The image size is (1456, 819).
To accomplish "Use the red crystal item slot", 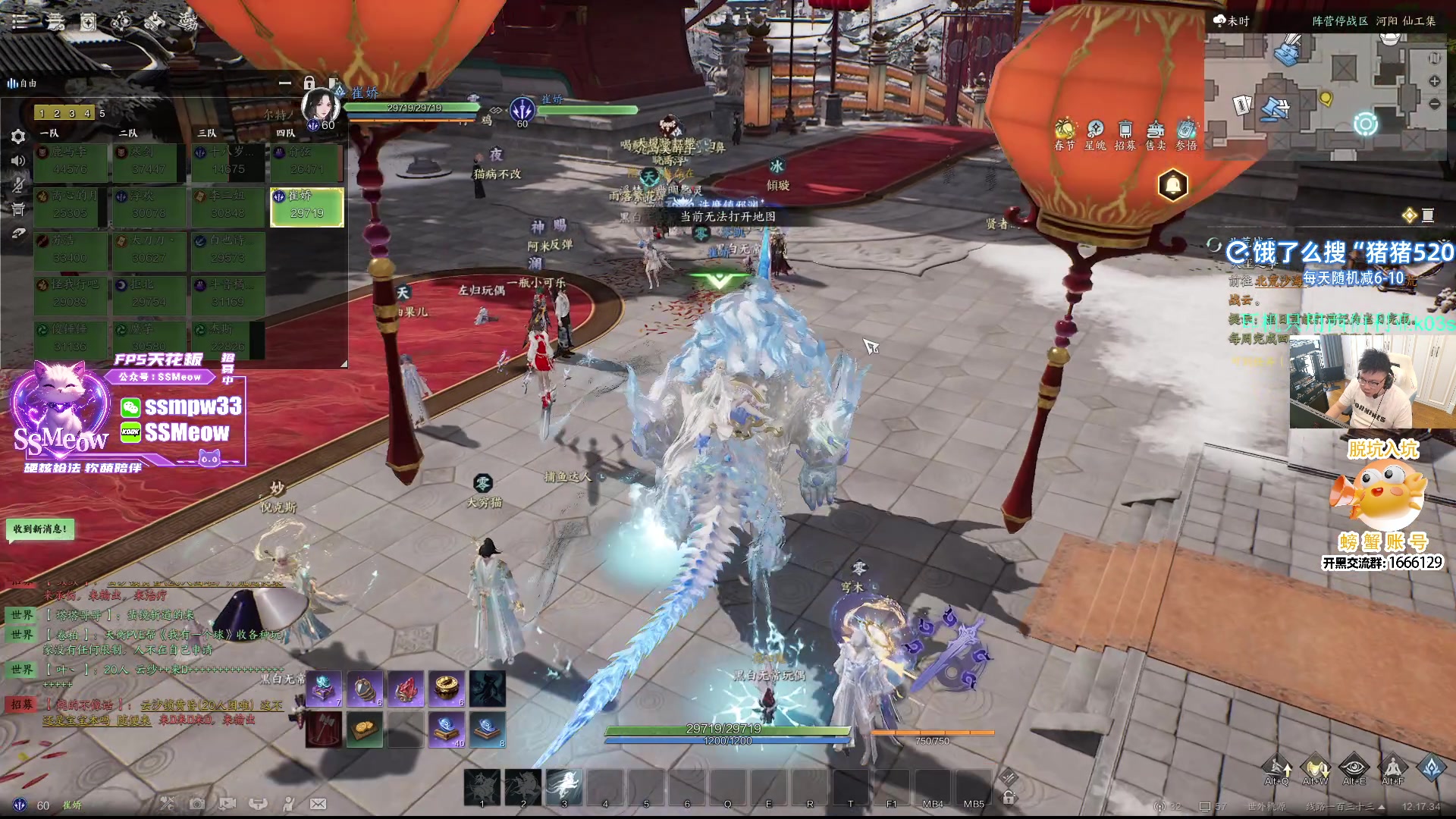I will [x=406, y=689].
